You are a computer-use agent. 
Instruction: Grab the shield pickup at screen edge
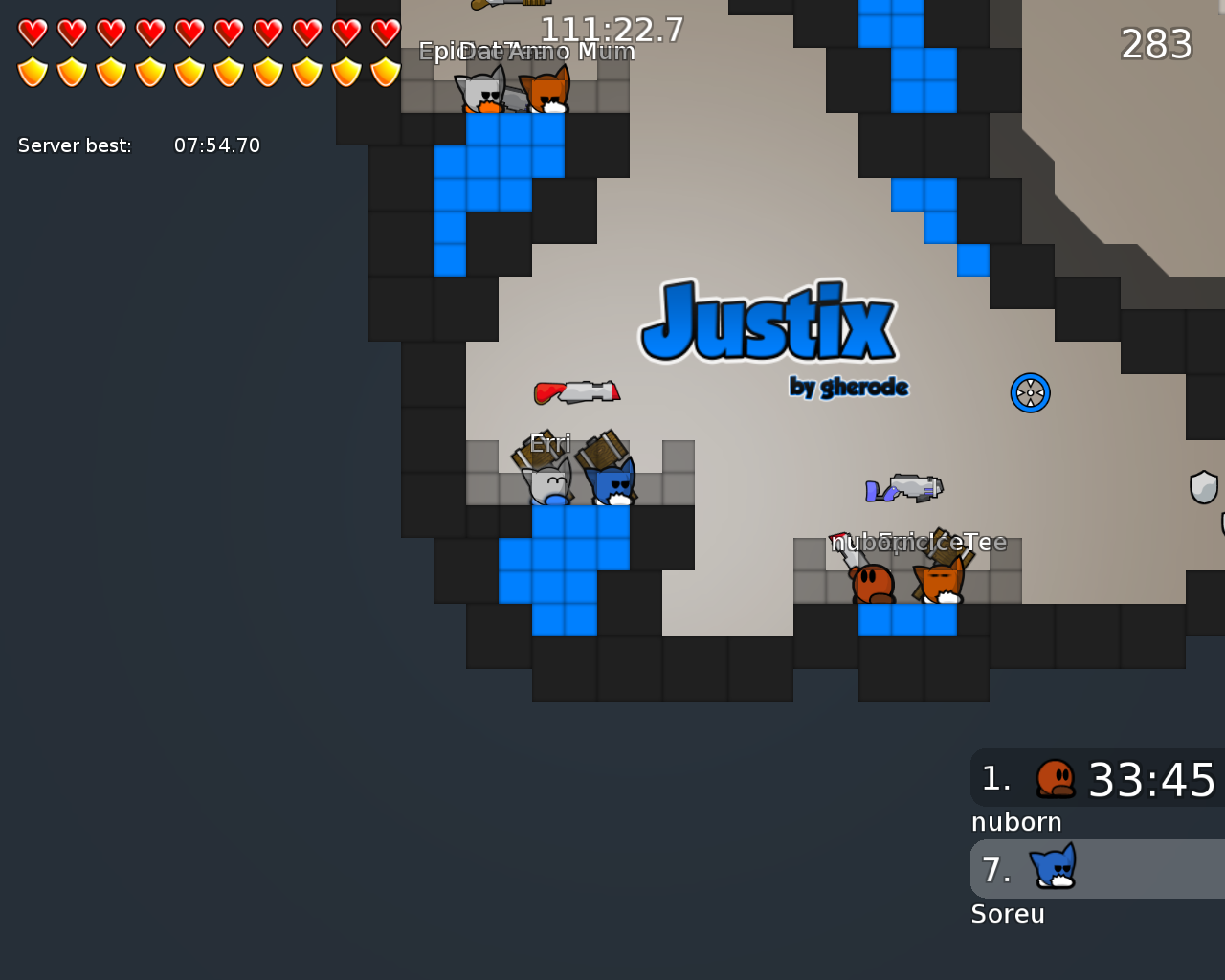pos(1204,488)
